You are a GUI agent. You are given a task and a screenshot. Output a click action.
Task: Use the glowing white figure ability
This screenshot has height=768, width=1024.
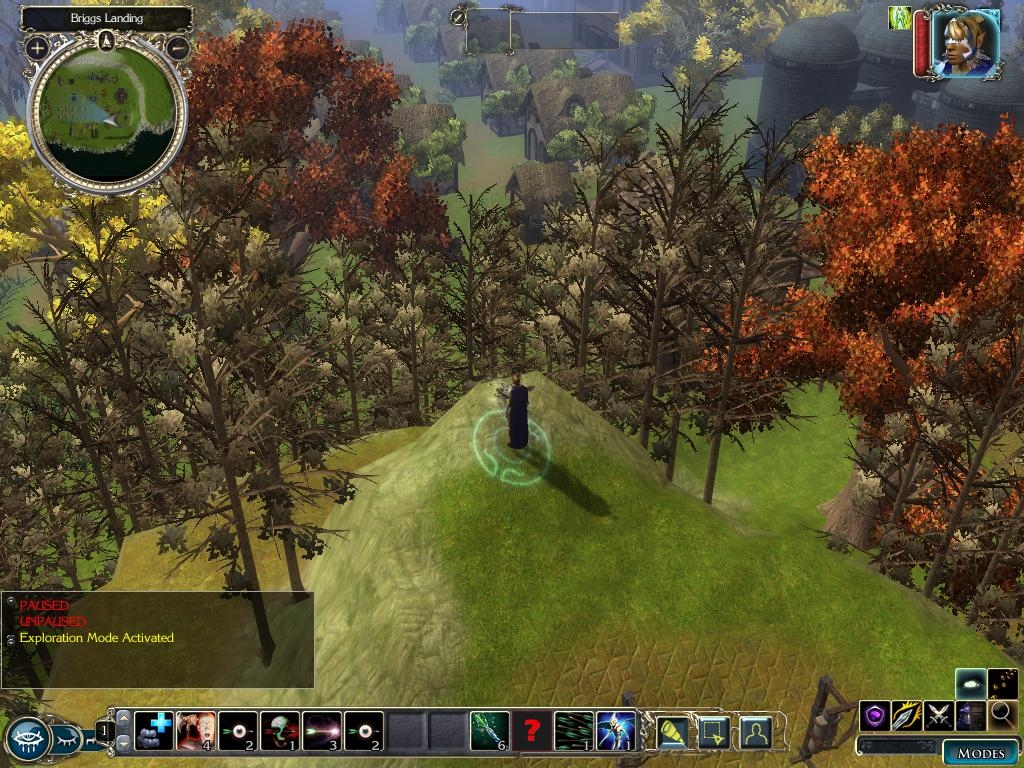click(616, 731)
